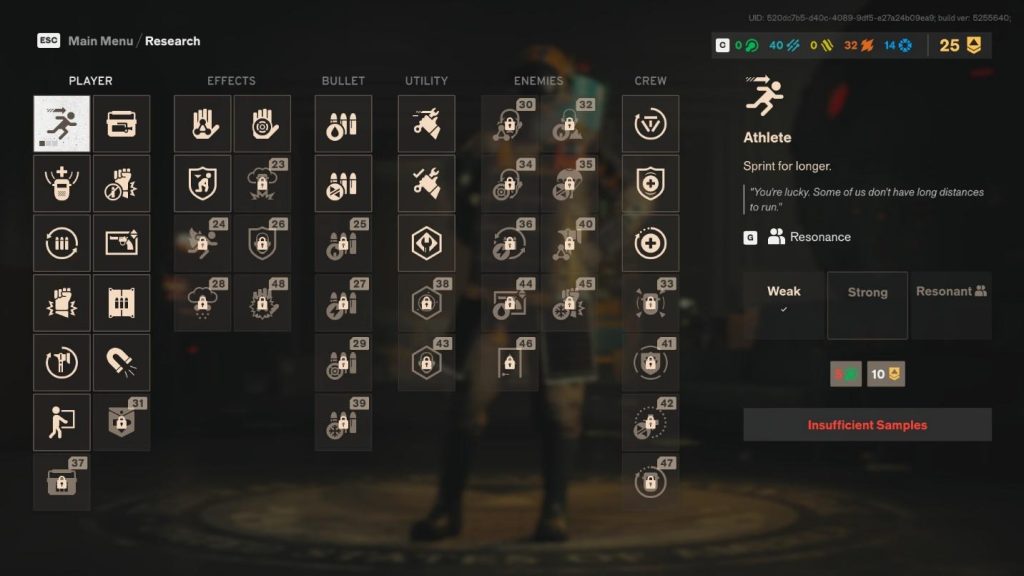Choose the ammo reload cycle research
Viewport: 1024px width, 576px height.
[62, 243]
